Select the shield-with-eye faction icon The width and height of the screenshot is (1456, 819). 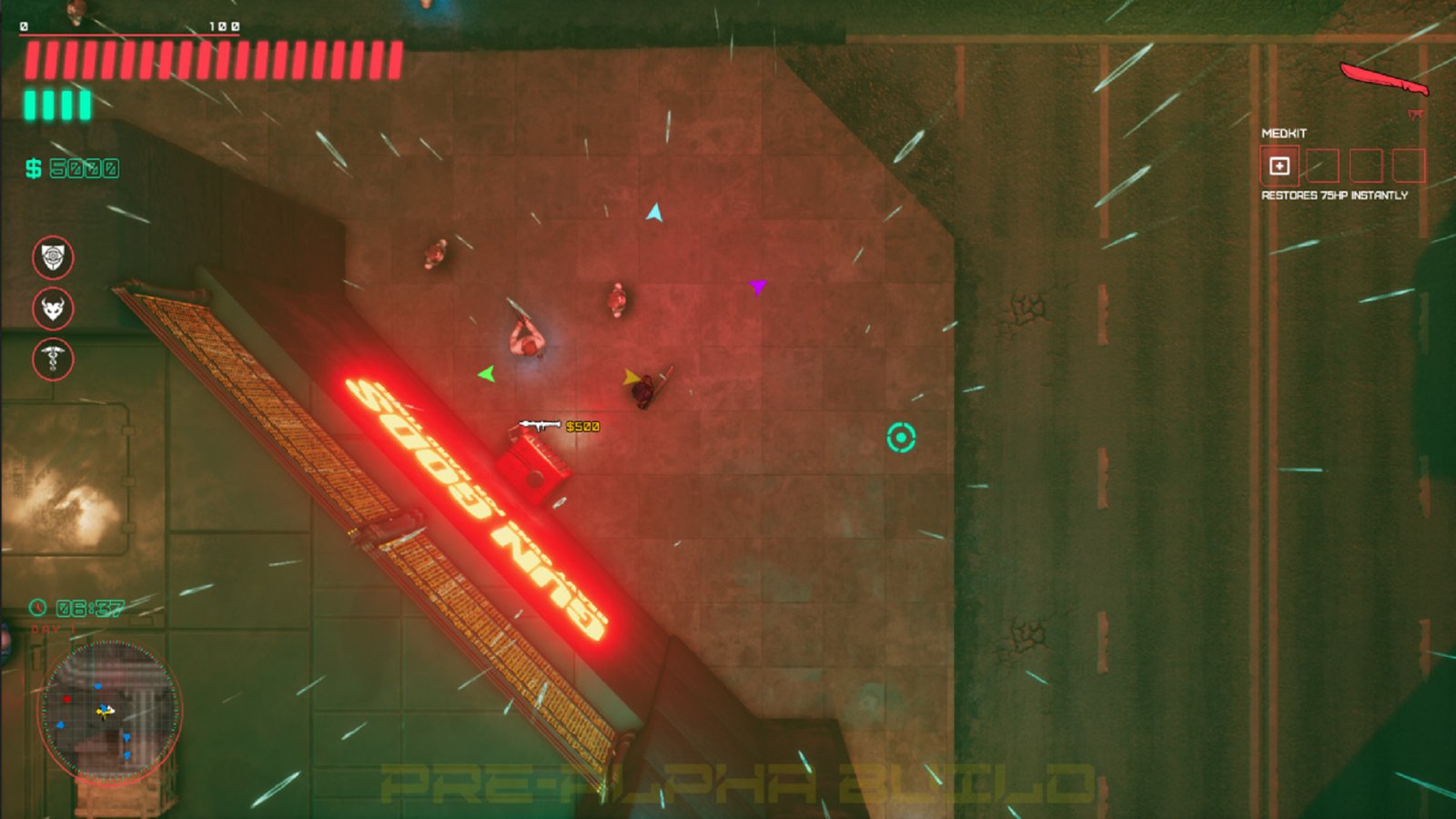[x=53, y=258]
